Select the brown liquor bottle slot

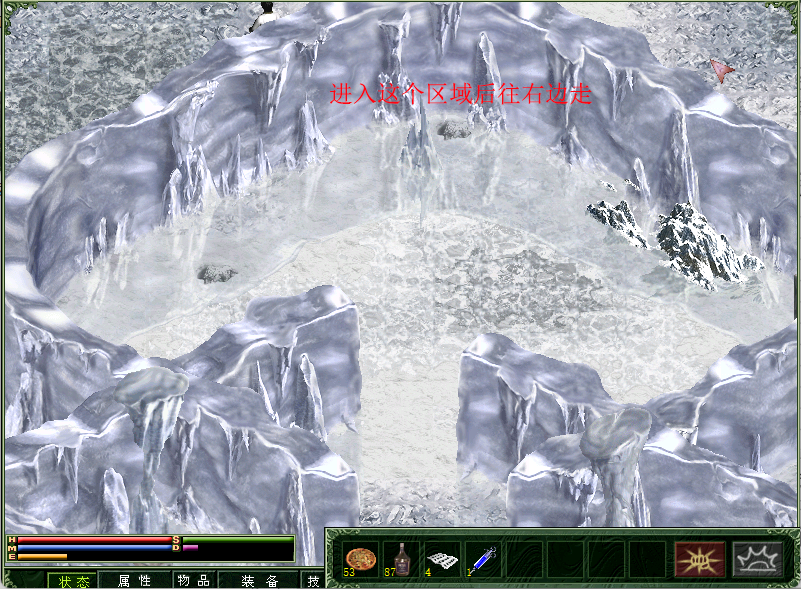click(400, 559)
